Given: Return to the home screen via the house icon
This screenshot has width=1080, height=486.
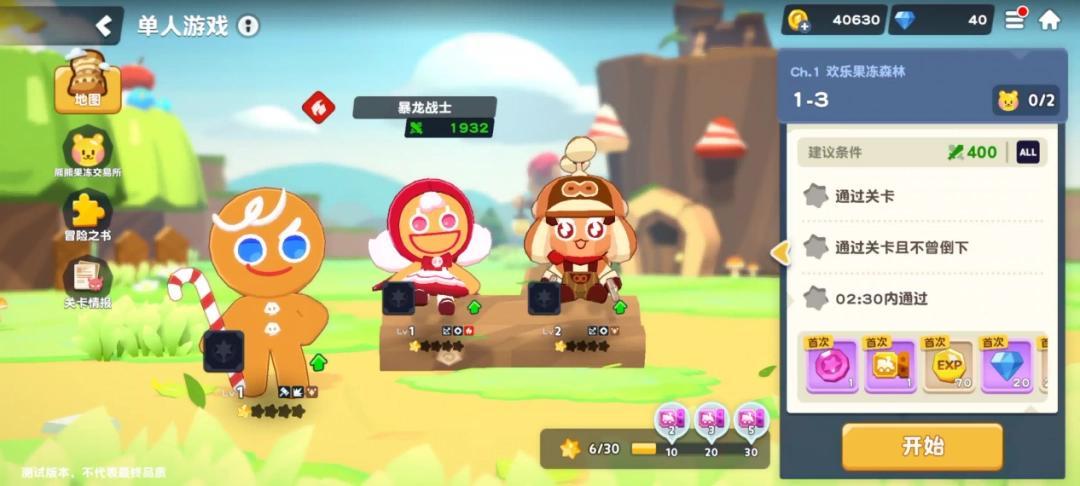Looking at the screenshot, I should 1049,19.
